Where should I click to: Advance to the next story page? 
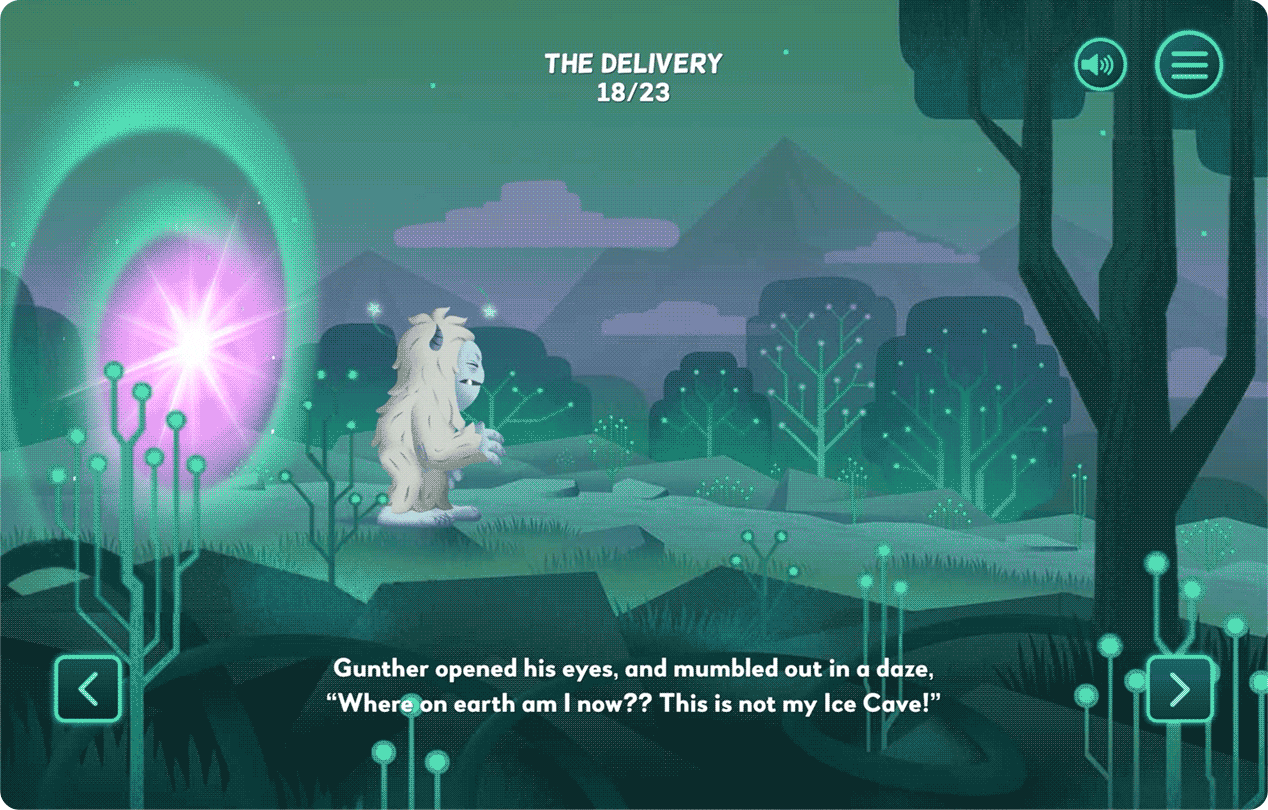click(1180, 689)
